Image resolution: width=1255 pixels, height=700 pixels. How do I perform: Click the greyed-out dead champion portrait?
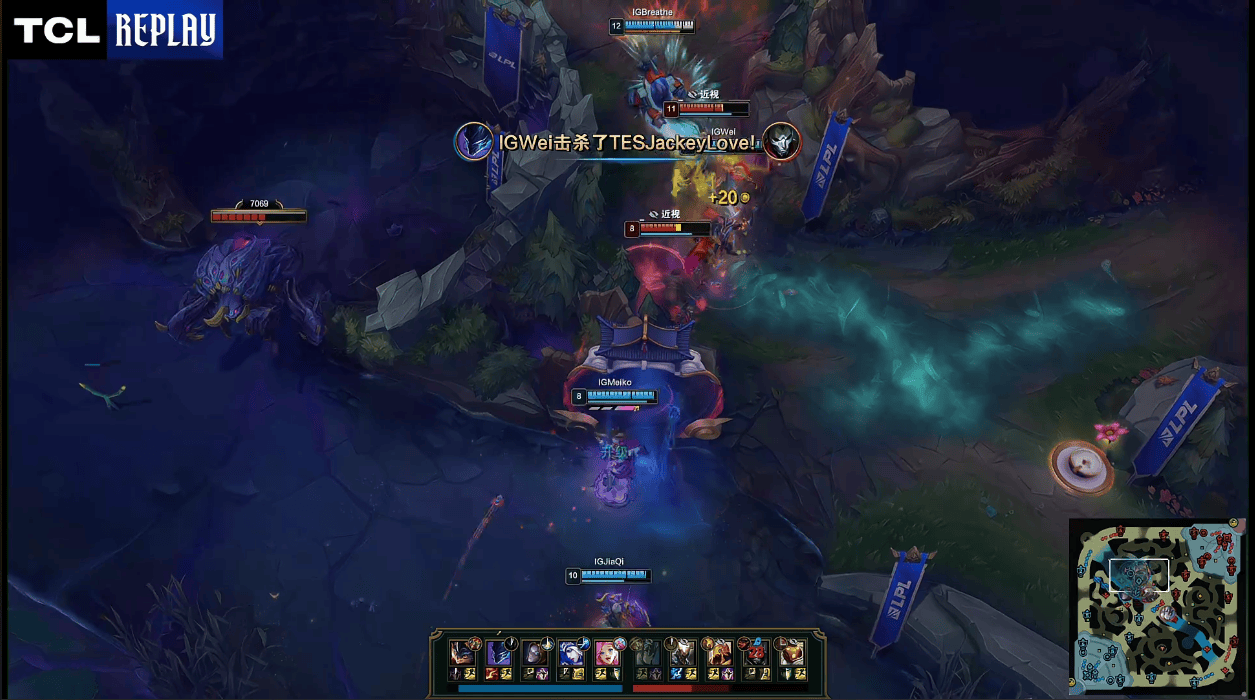pyautogui.click(x=646, y=653)
